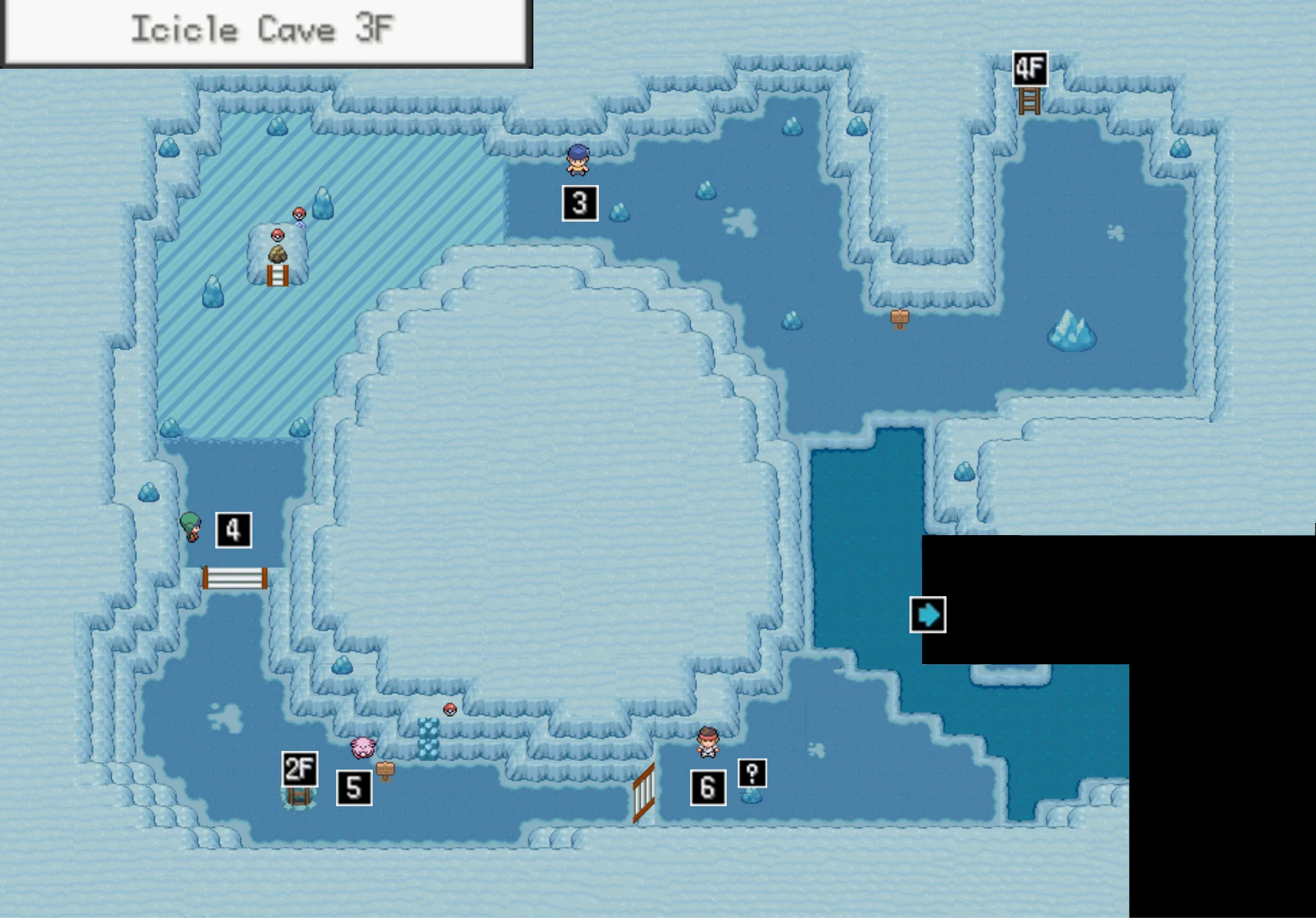Follow the blue right-arrow marker
The width and height of the screenshot is (1316, 918).
click(x=927, y=615)
